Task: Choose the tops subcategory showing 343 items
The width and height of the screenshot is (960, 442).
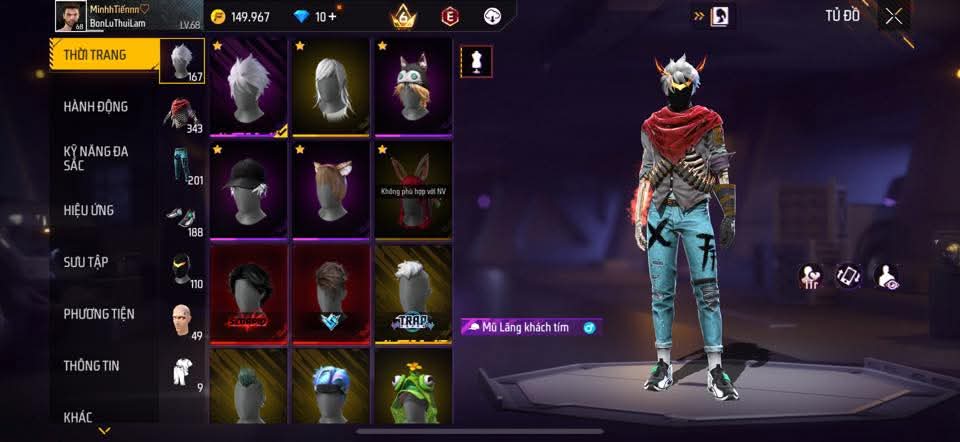Action: tap(181, 115)
